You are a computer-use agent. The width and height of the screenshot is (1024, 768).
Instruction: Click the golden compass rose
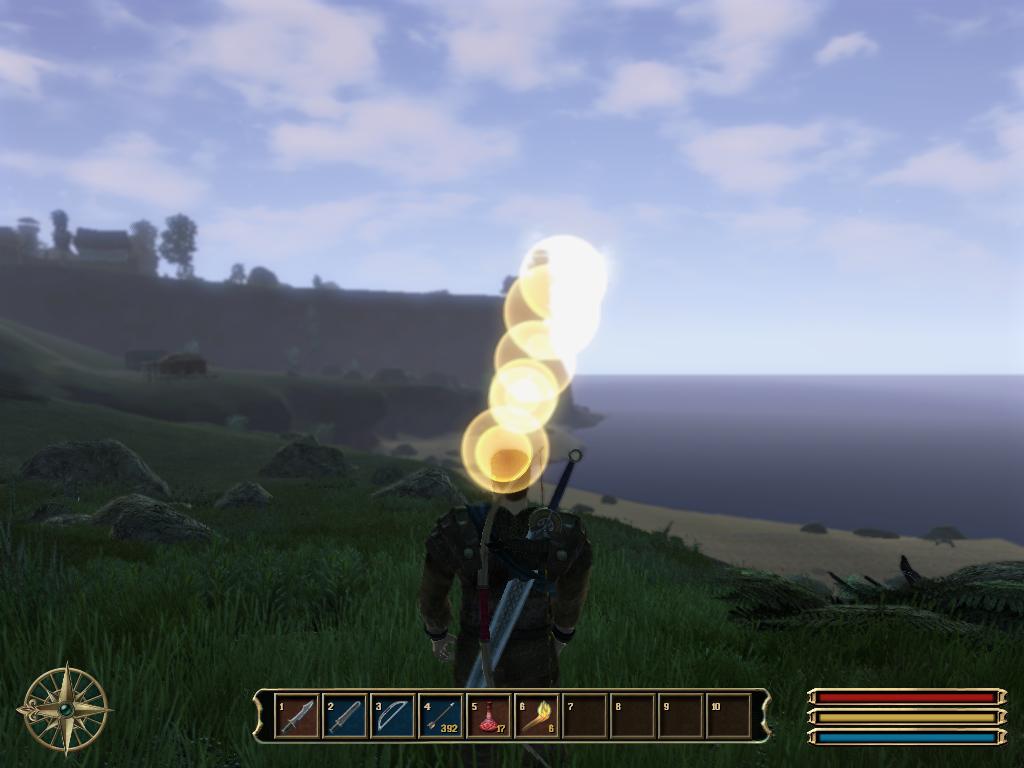click(x=65, y=709)
